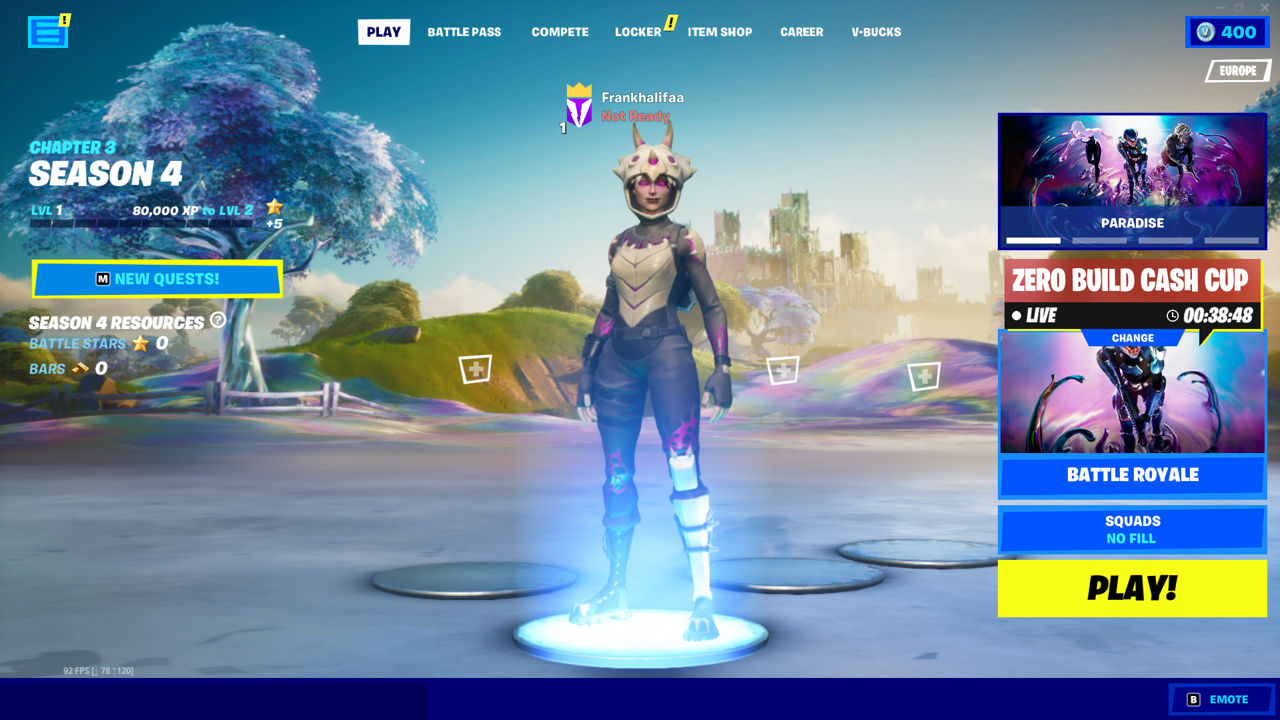
Task: Click the V-Bucks coin icon showing 400
Action: [x=1204, y=31]
